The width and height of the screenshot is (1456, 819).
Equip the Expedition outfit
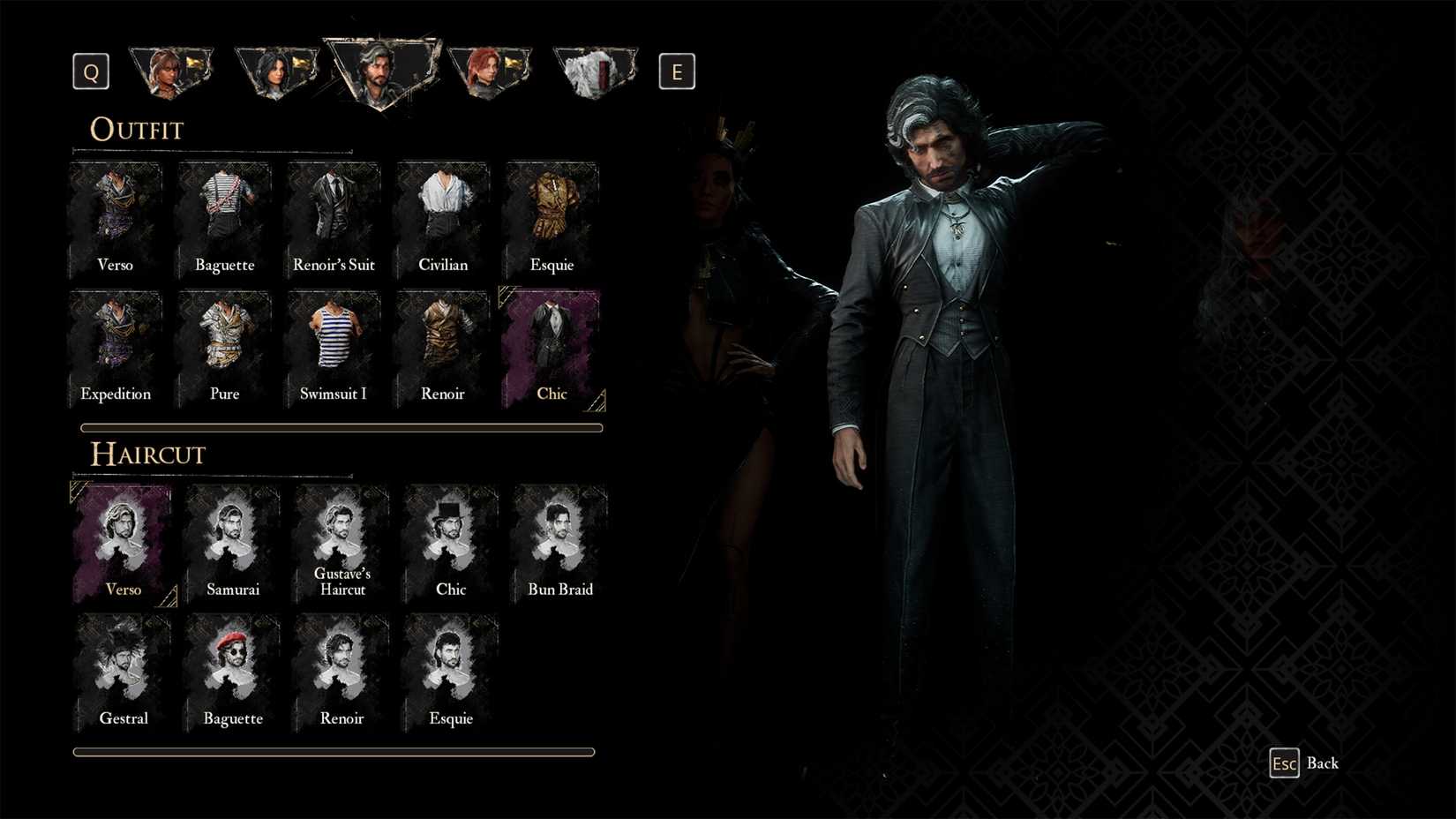(116, 346)
